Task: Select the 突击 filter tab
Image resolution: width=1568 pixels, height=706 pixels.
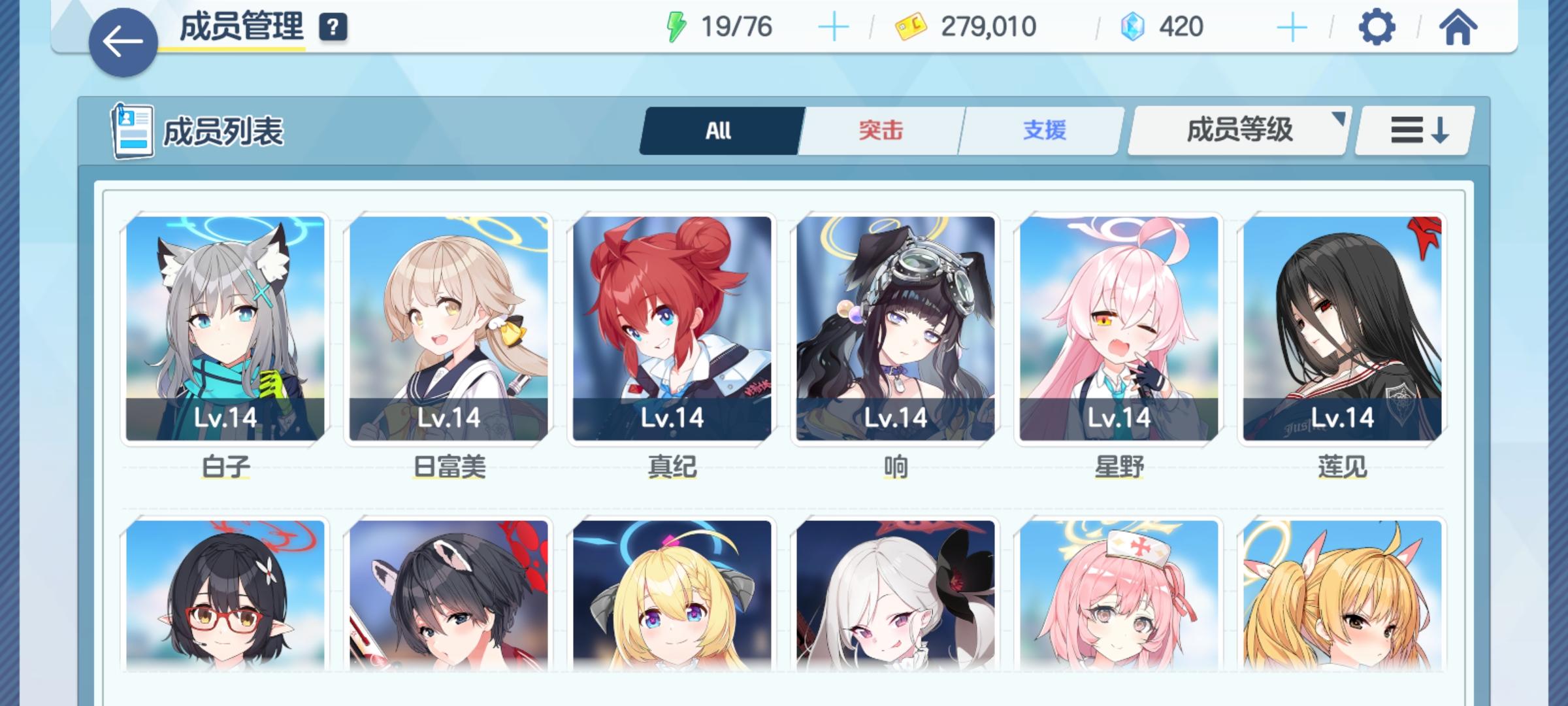Action: pos(879,131)
